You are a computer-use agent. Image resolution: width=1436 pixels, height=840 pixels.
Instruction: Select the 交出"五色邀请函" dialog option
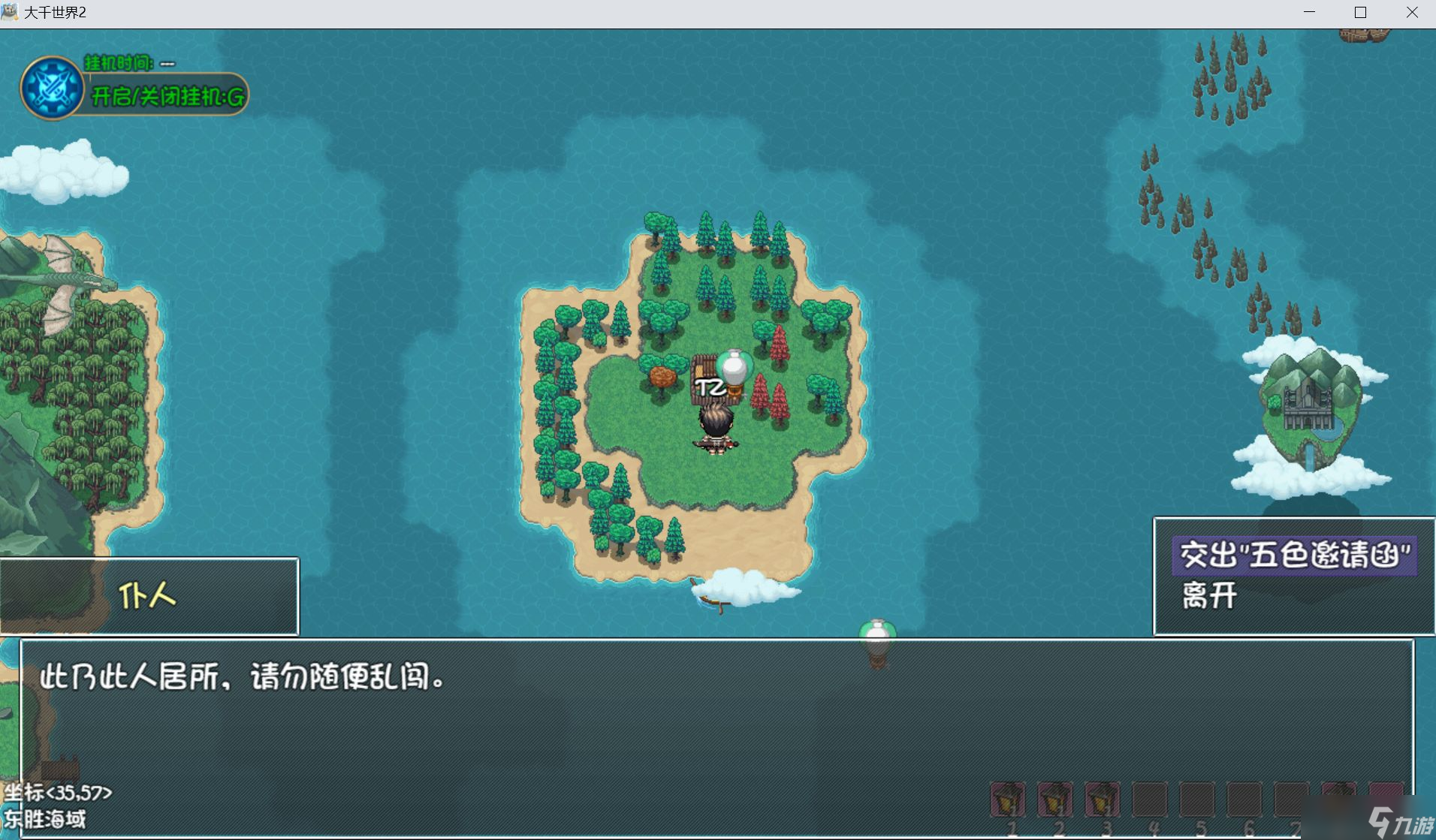pos(1293,555)
